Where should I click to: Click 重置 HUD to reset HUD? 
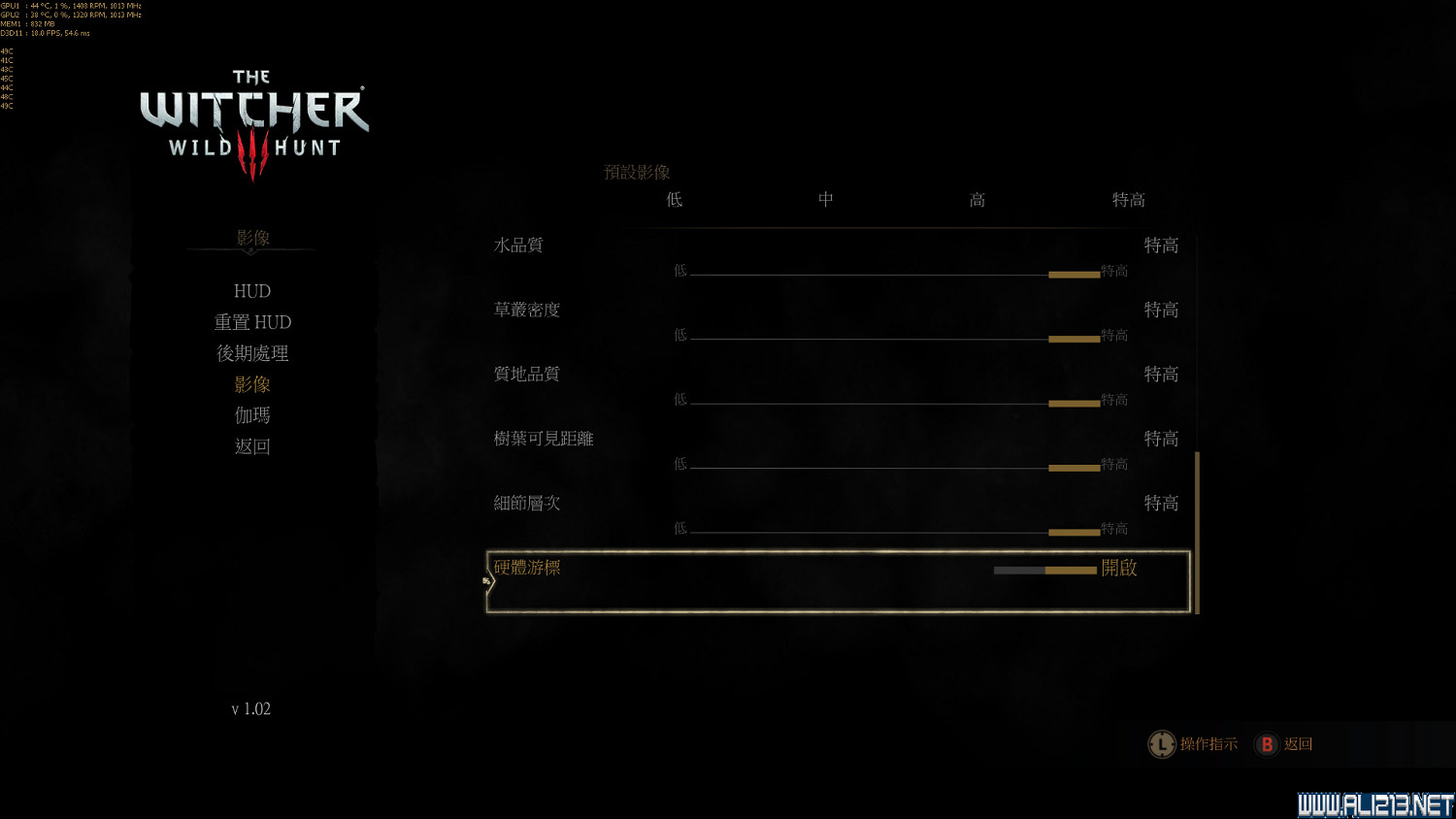(252, 321)
